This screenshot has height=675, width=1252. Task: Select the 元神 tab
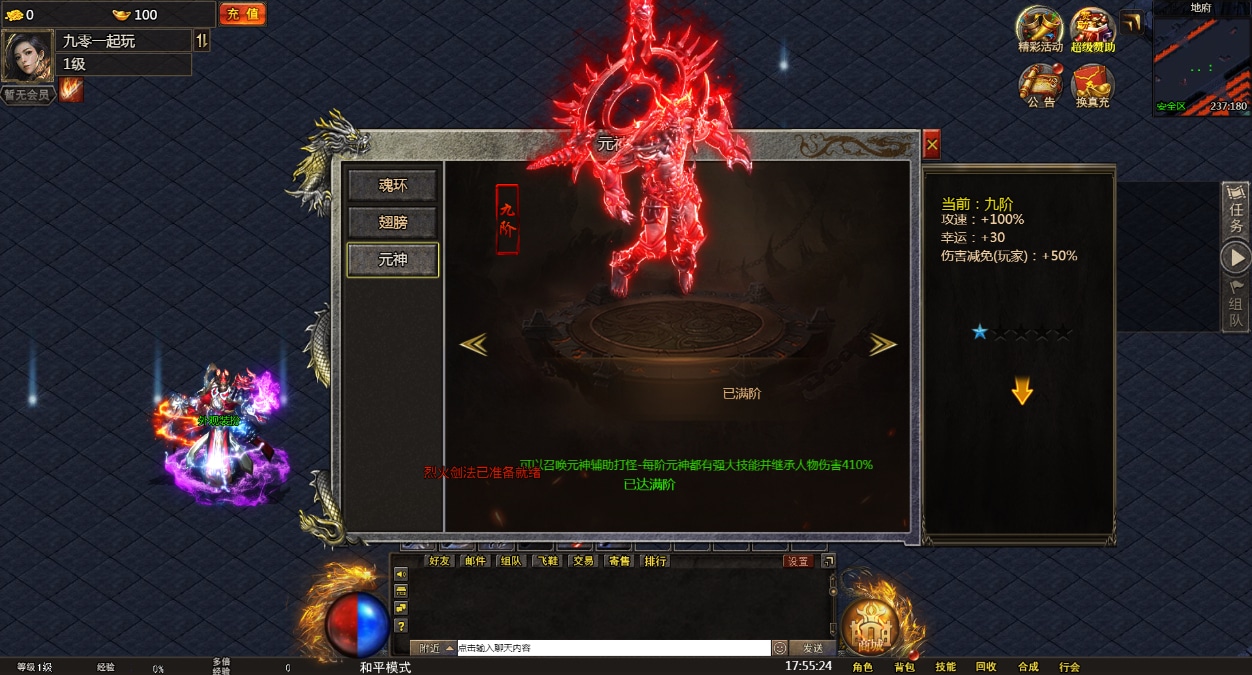click(x=392, y=260)
